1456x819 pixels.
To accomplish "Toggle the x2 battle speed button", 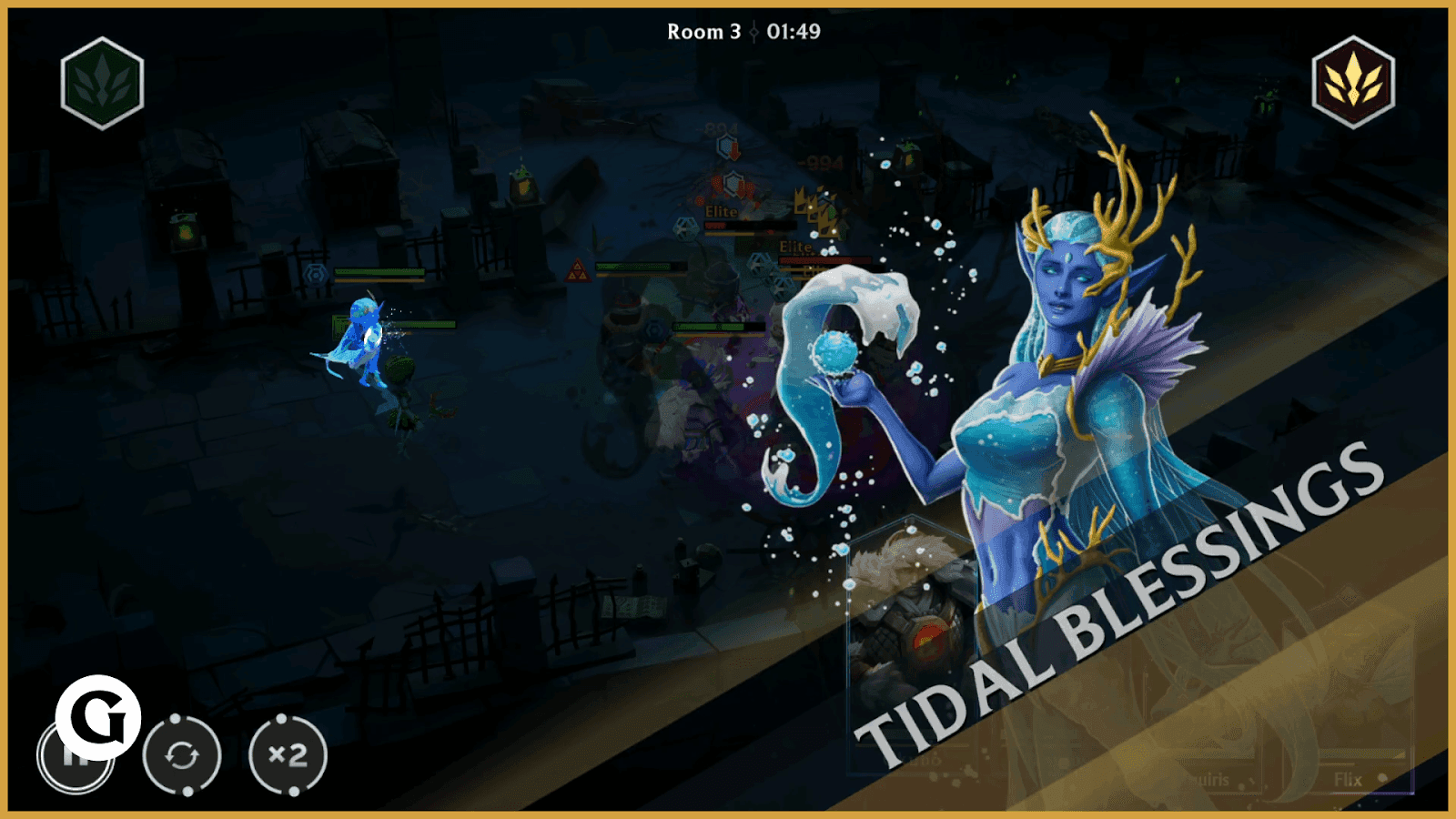I will [x=289, y=756].
